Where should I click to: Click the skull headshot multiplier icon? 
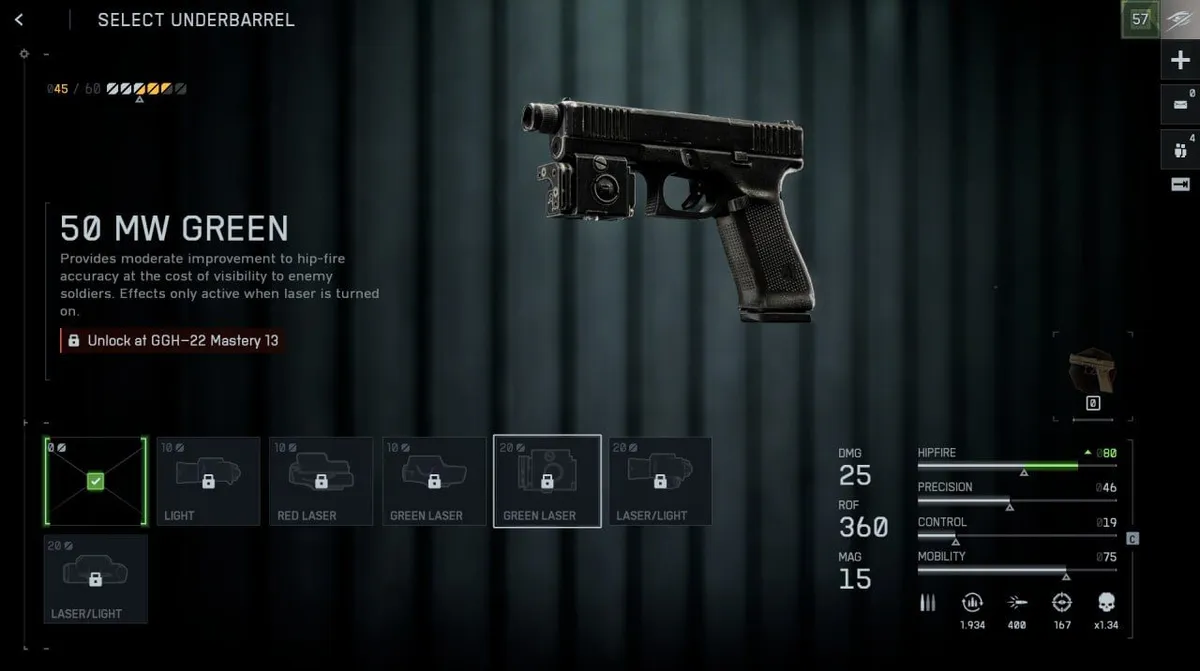(1106, 603)
